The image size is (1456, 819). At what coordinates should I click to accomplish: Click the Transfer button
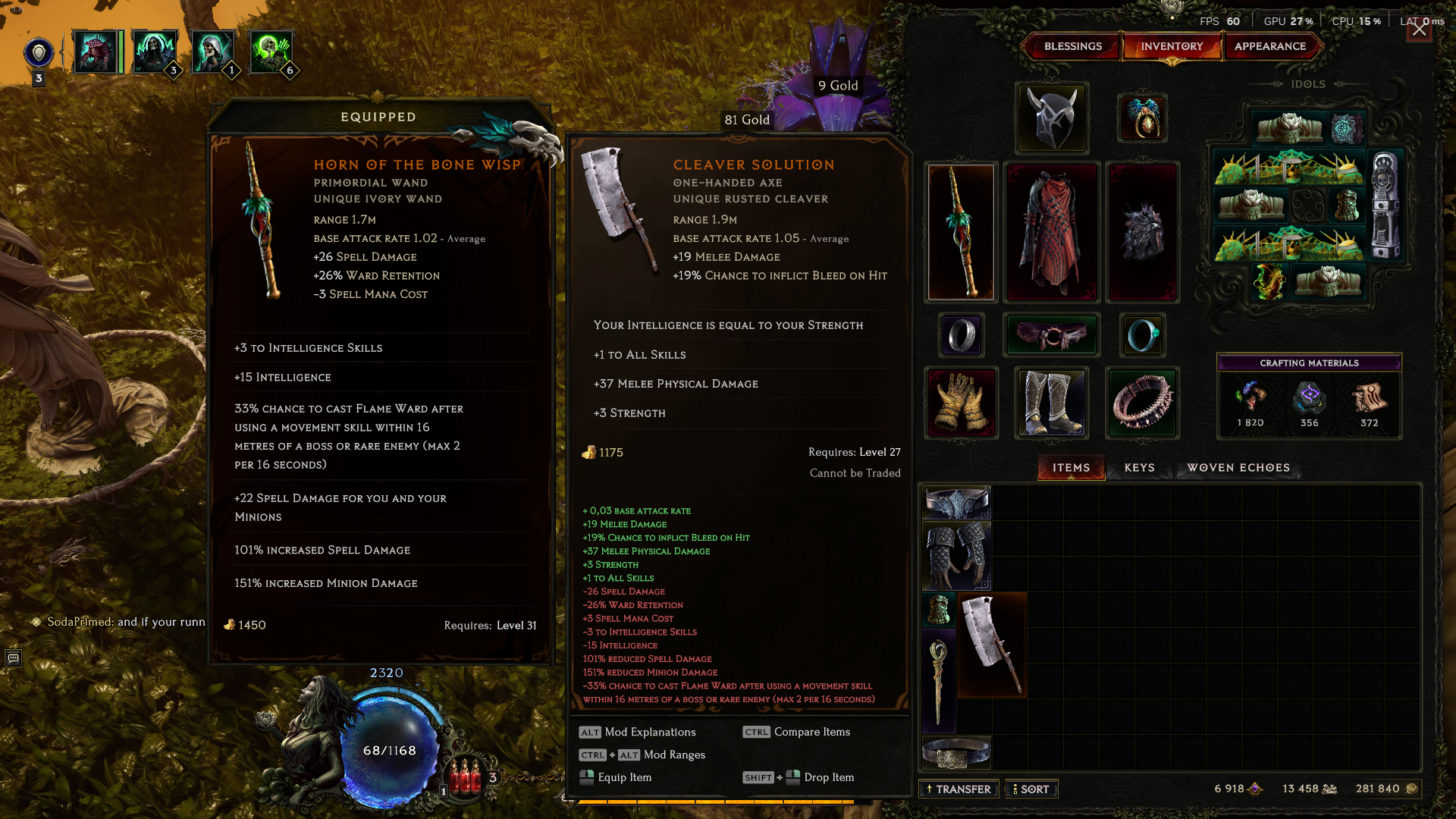959,789
